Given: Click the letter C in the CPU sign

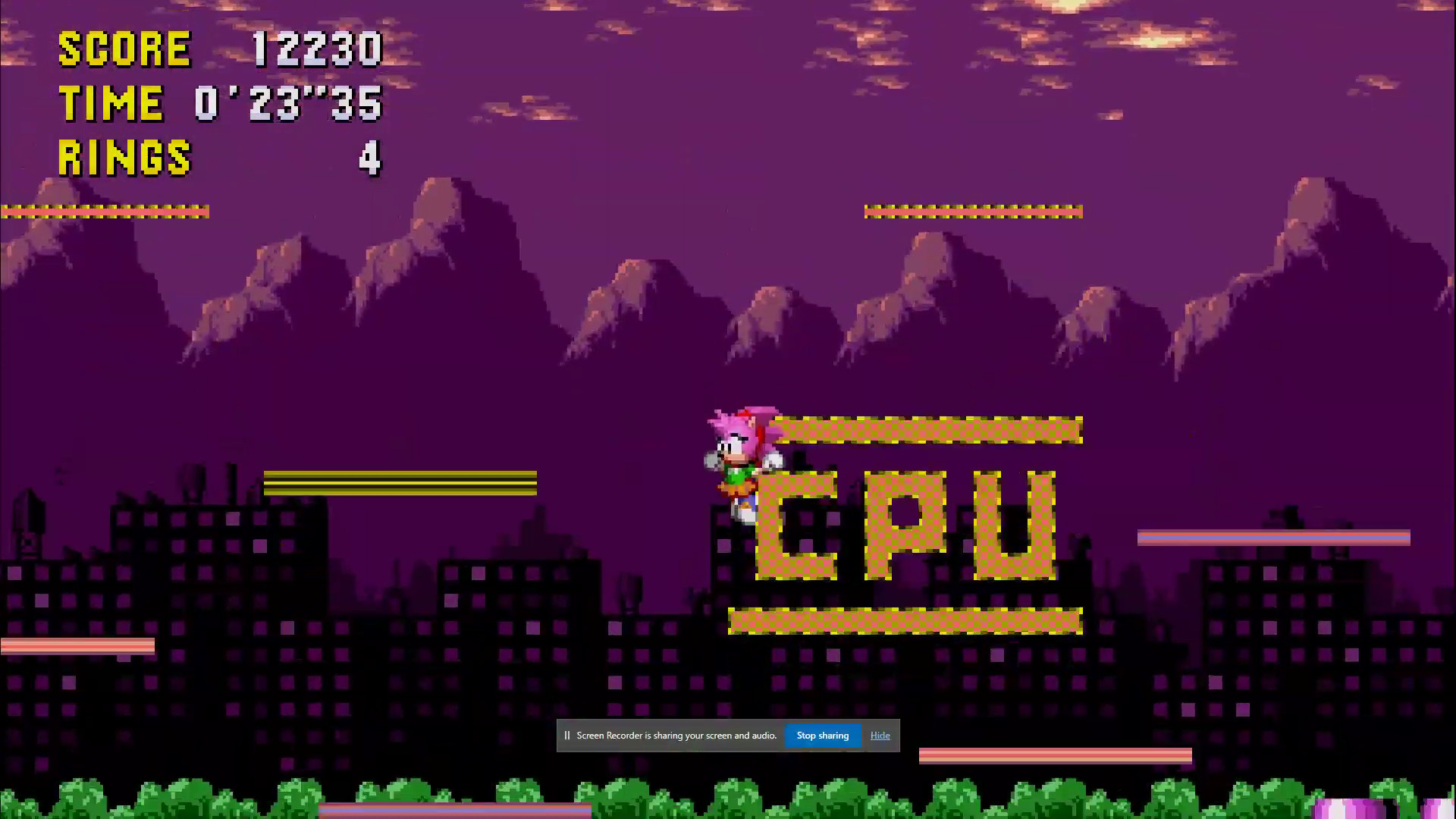Looking at the screenshot, I should (796, 523).
